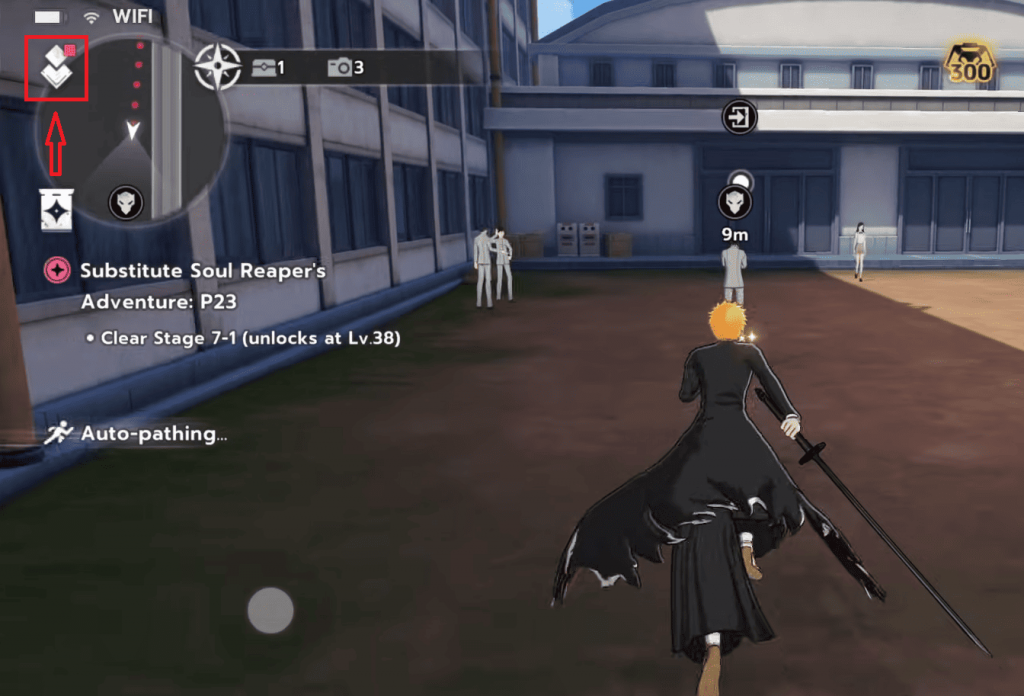Click the golden 300 reward icon
1024x696 pixels.
[x=969, y=63]
